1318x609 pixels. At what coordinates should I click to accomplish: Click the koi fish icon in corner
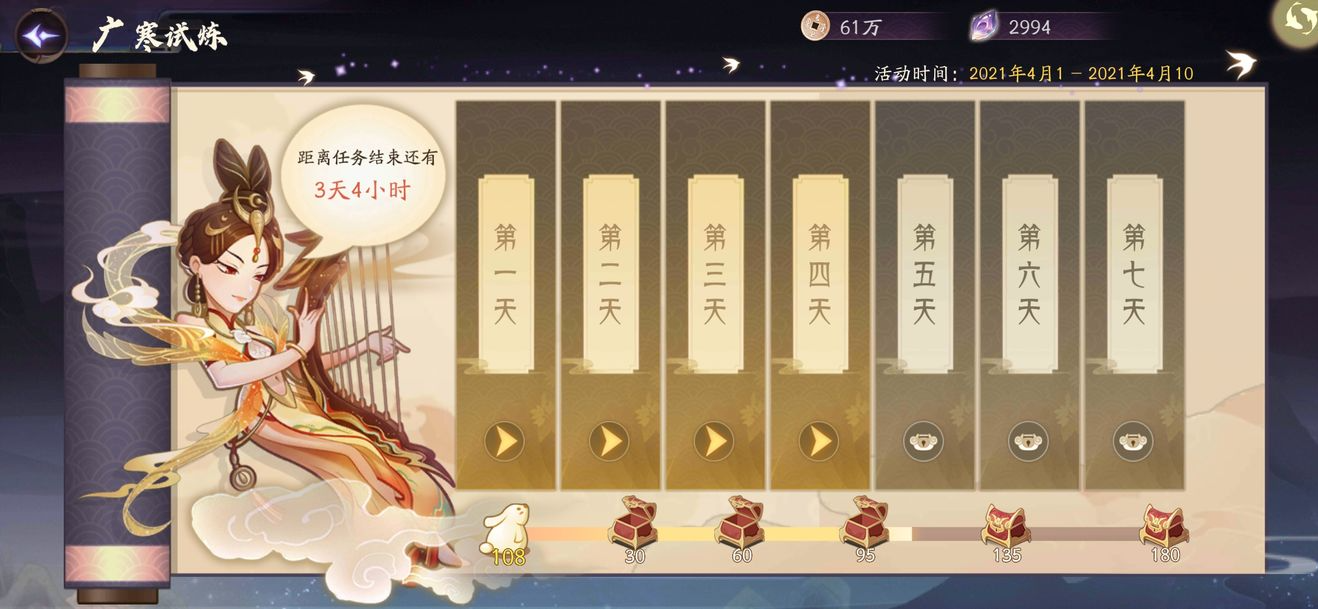(x=1299, y=20)
